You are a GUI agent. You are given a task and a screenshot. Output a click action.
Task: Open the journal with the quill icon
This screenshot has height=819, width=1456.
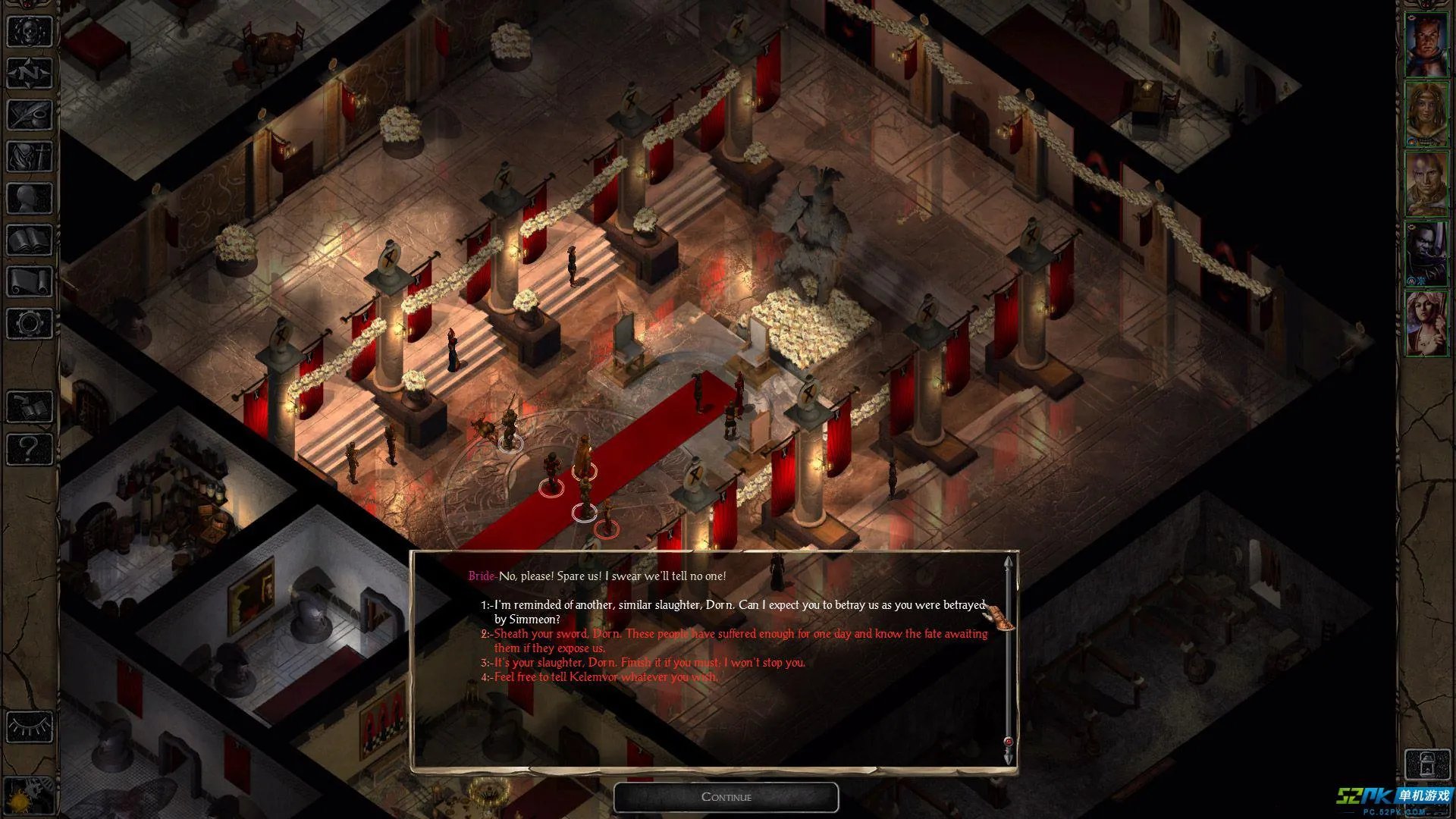29,115
